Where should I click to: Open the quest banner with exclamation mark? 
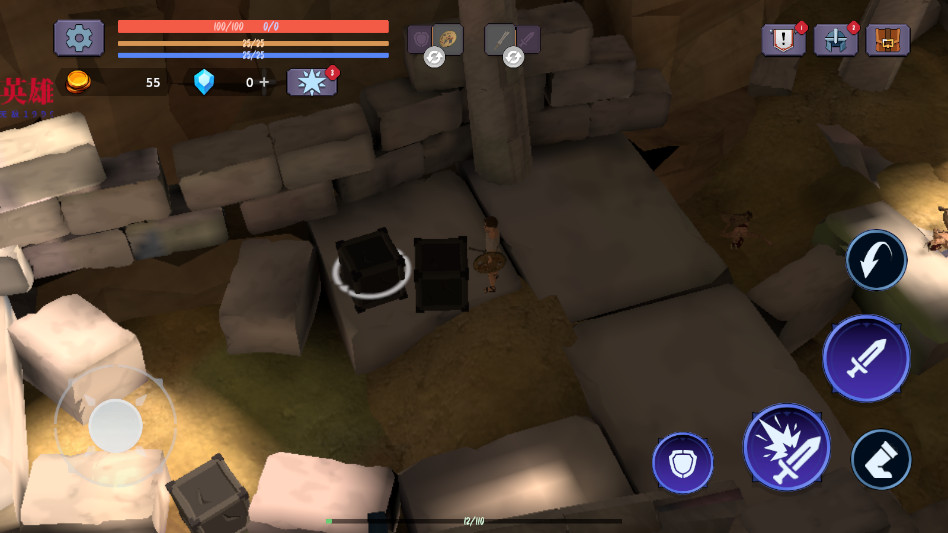[783, 40]
